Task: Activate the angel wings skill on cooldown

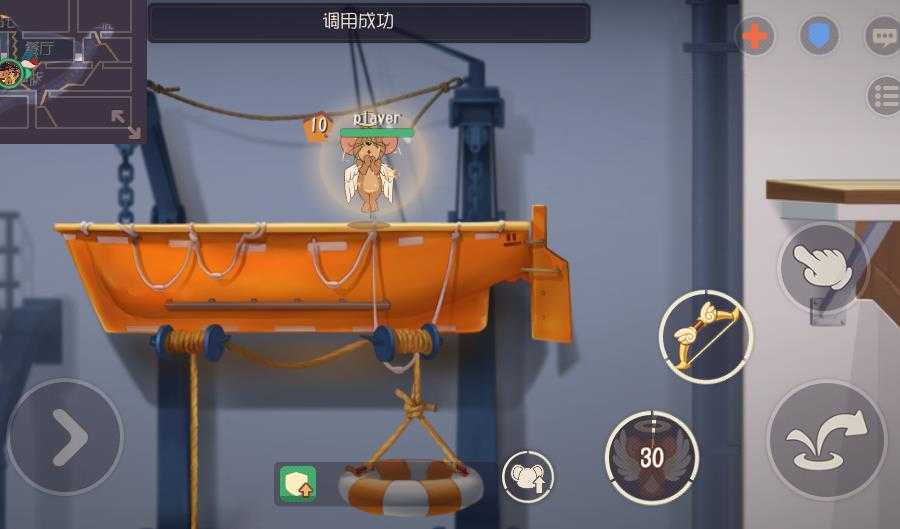Action: tap(651, 457)
